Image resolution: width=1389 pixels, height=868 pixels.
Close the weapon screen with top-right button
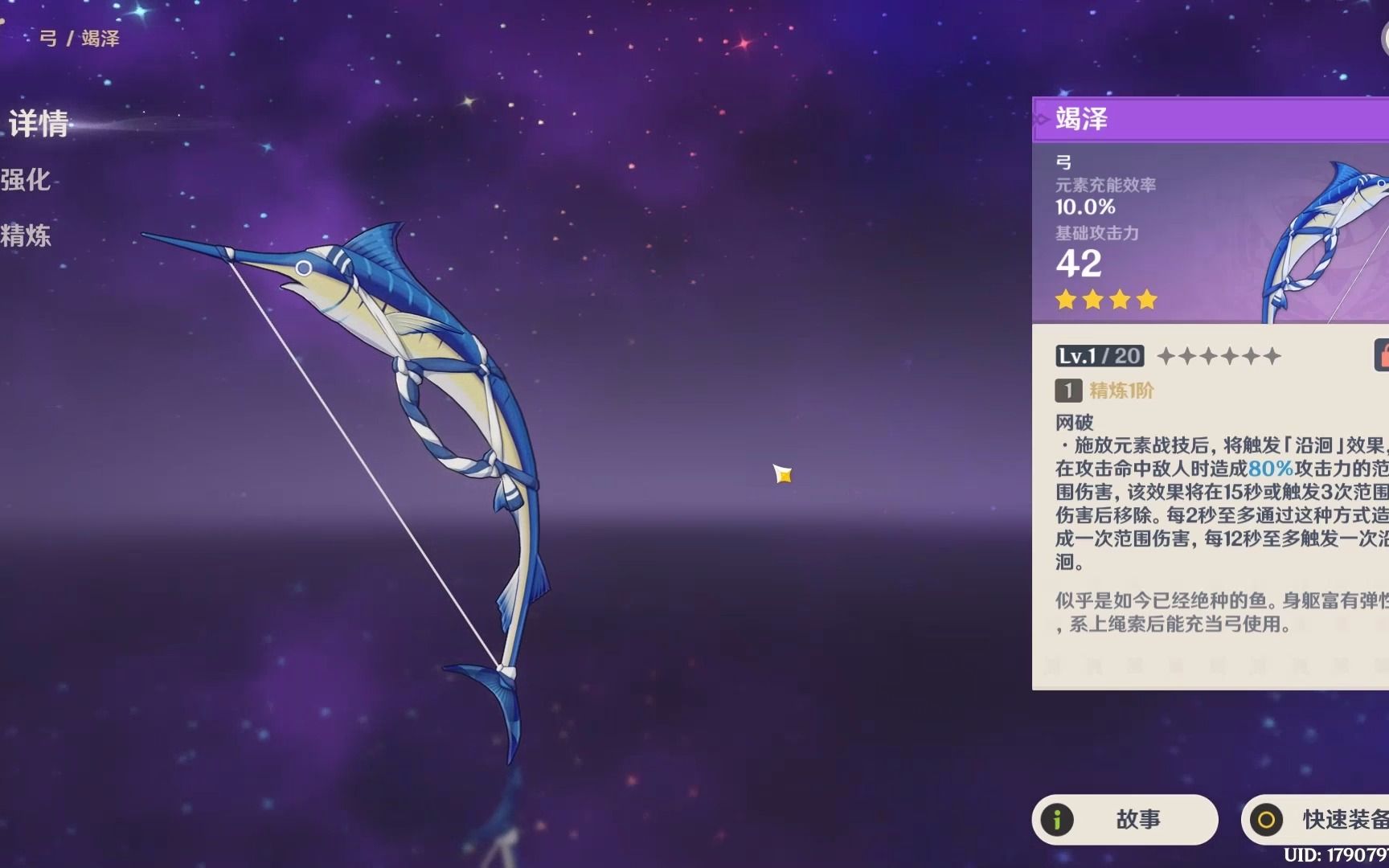click(x=1384, y=38)
